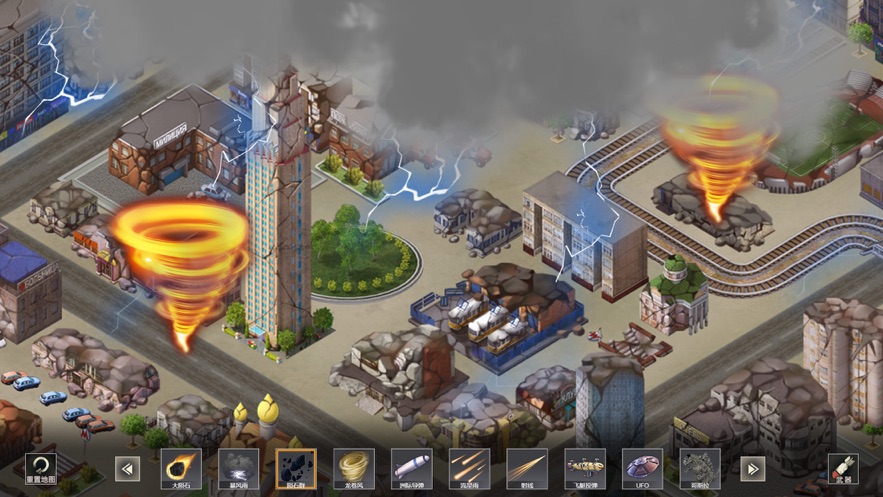Image resolution: width=883 pixels, height=497 pixels.
Task: Activate the tornado (龙卷风) disaster
Action: [354, 467]
